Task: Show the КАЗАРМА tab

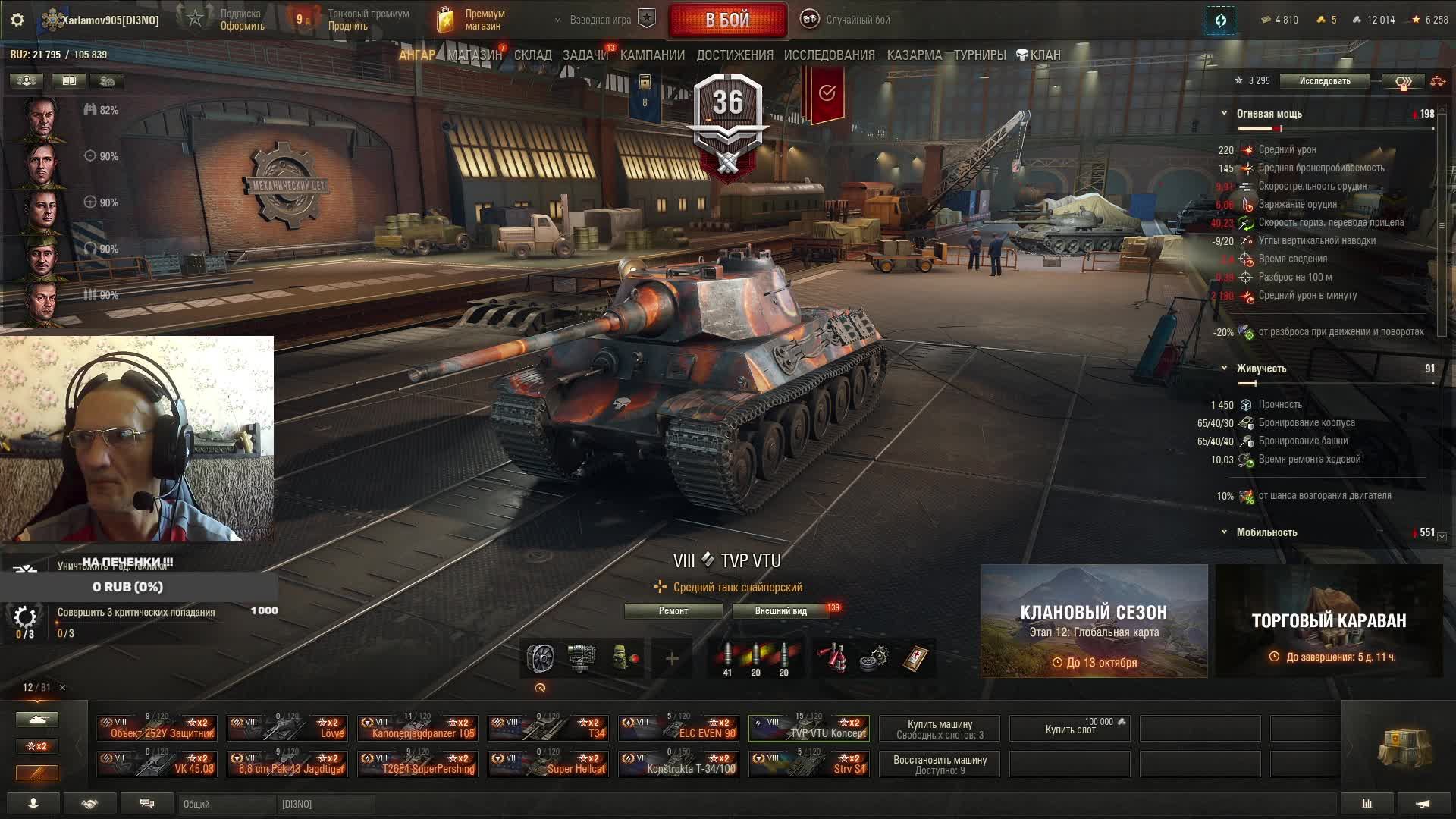Action: tap(914, 55)
